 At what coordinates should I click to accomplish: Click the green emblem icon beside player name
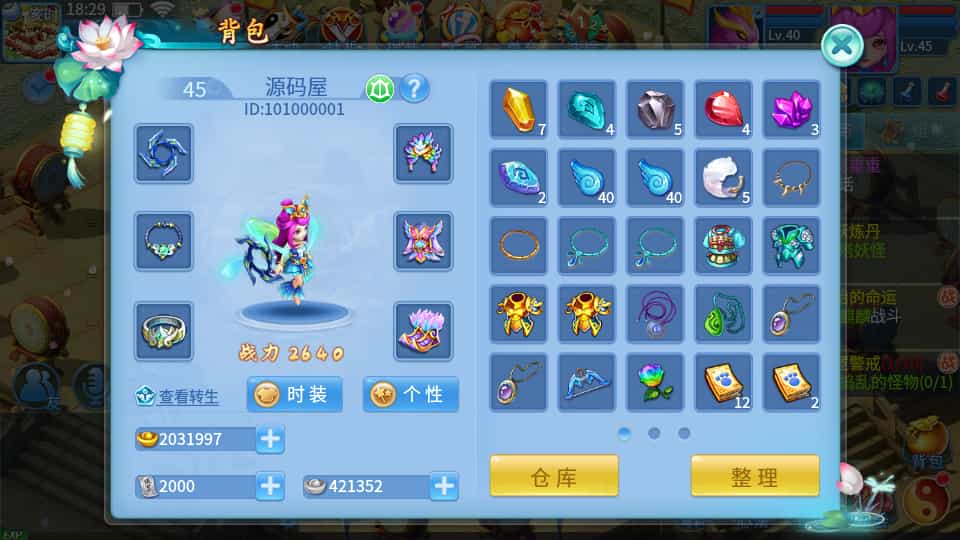point(379,89)
